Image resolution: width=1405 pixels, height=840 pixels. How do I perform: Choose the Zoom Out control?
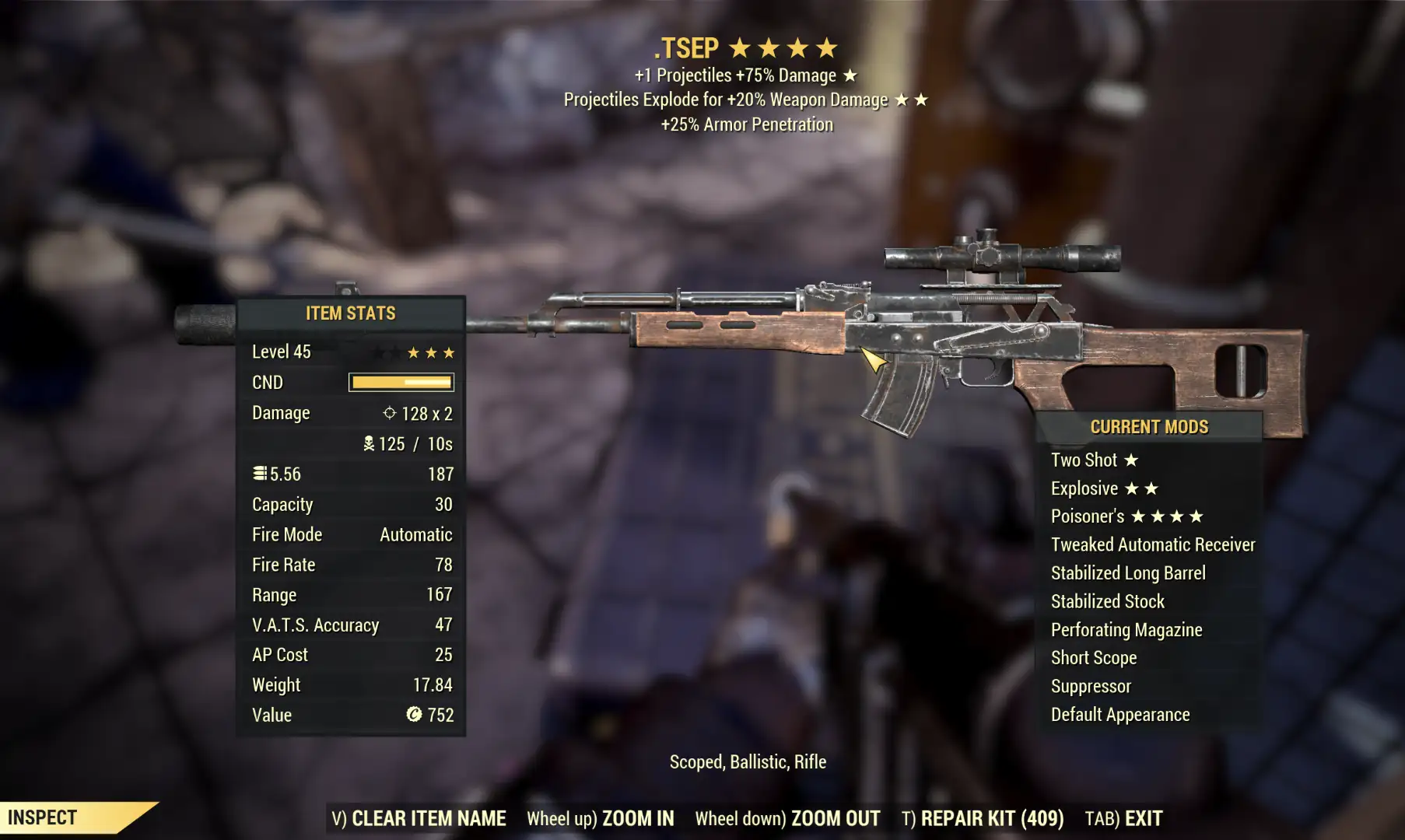[787, 818]
